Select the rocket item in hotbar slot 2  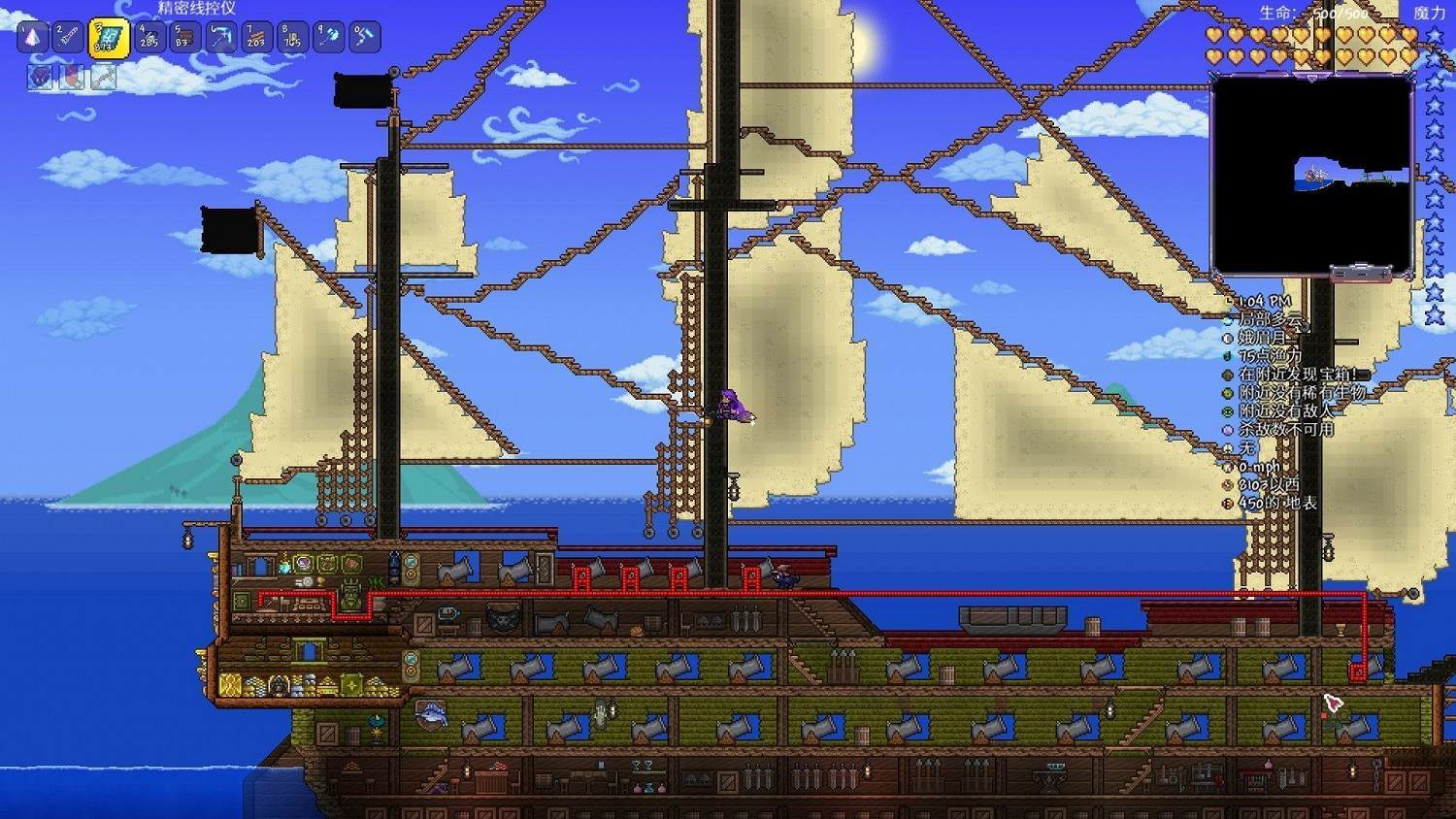[67, 37]
